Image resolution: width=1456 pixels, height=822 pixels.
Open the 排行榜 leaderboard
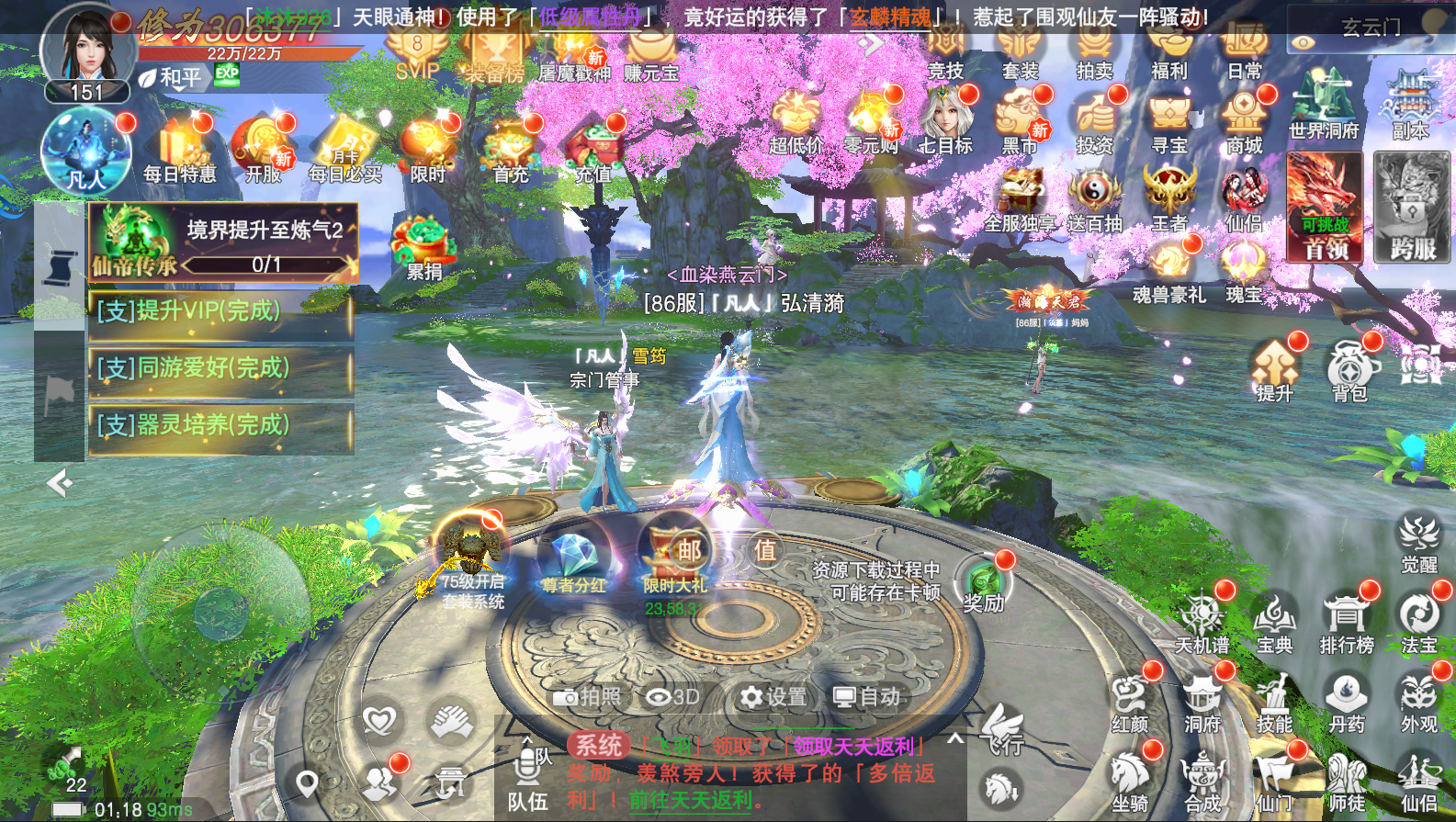pyautogui.click(x=1347, y=623)
